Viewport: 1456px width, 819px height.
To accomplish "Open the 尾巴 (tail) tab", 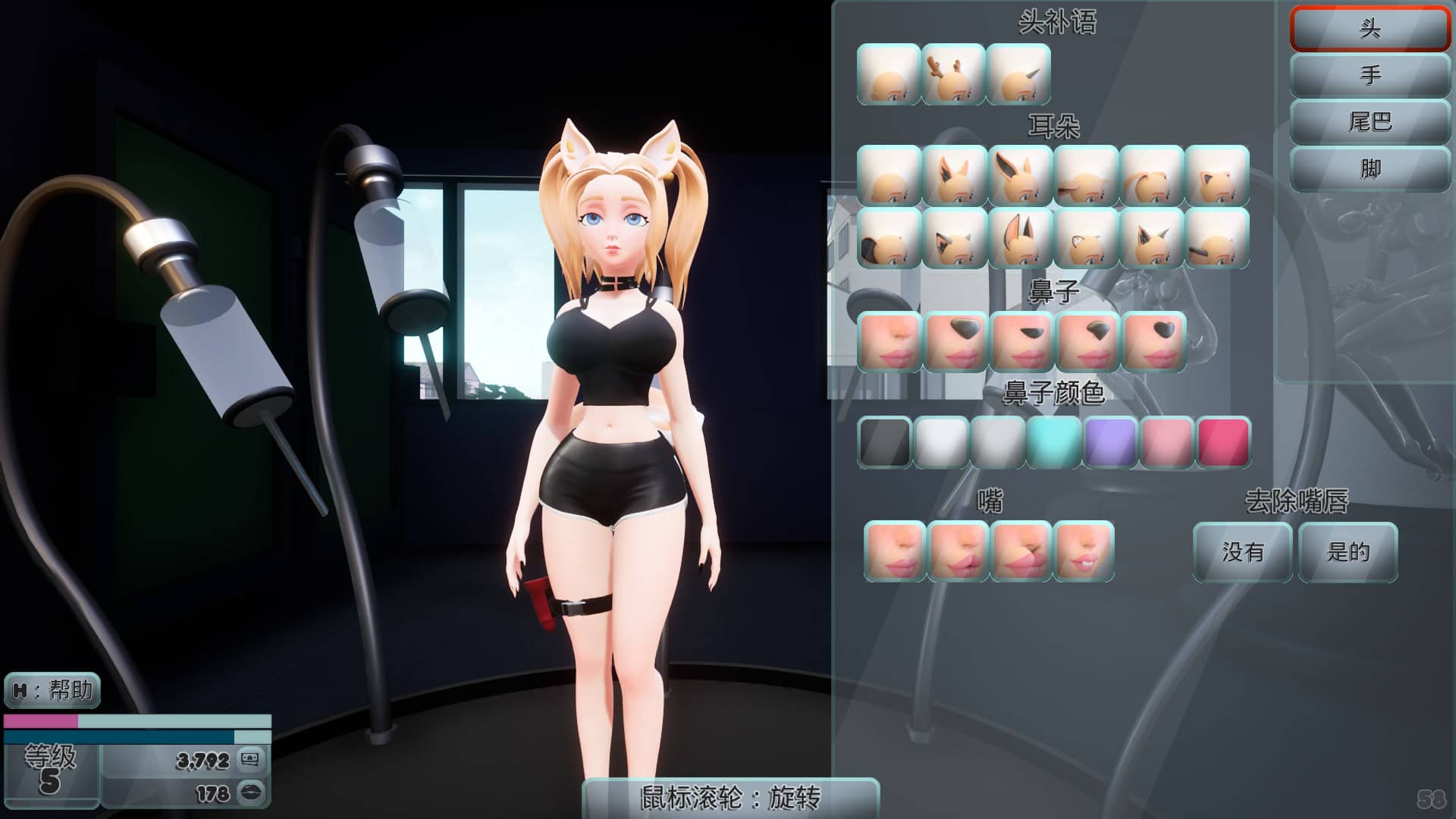I will click(1370, 121).
